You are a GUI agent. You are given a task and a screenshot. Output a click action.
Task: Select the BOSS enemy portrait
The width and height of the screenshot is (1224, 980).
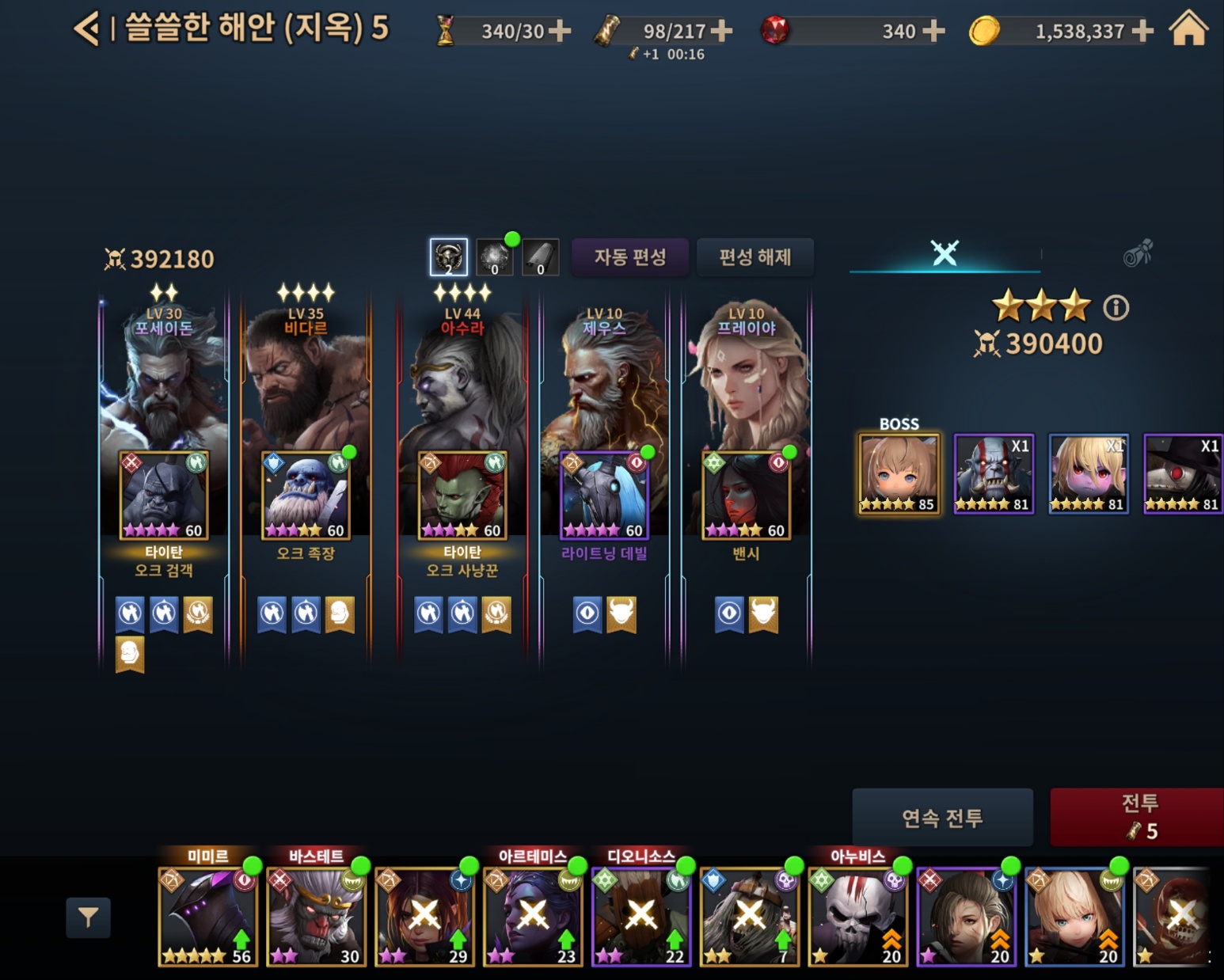899,474
